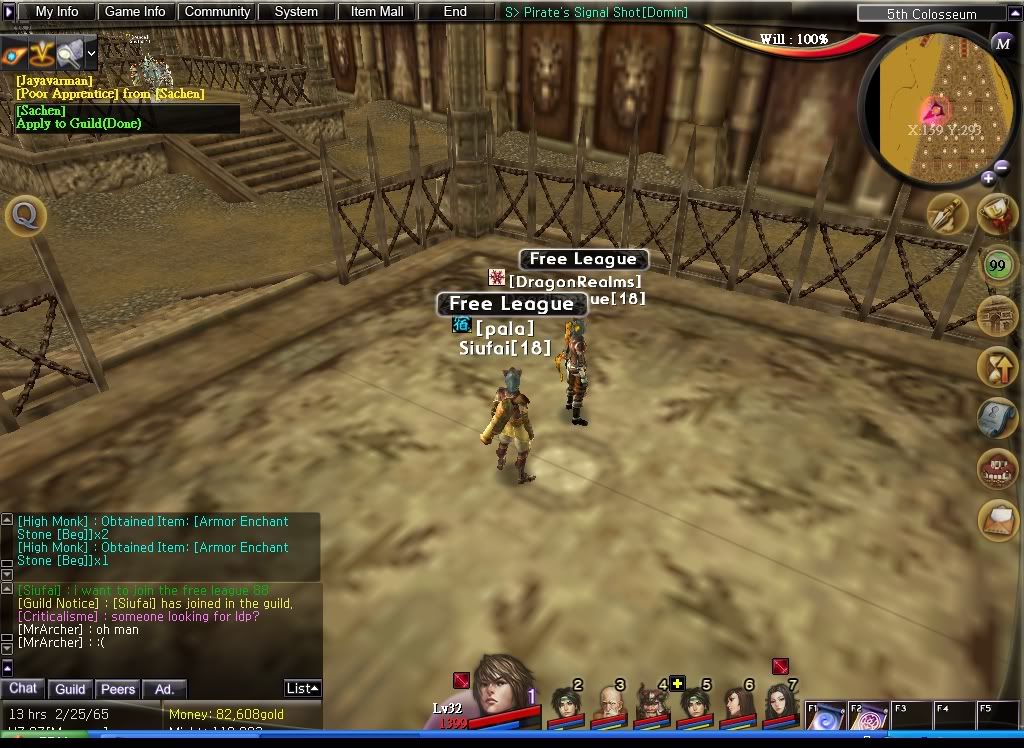Switch to the Guild chat tab

pyautogui.click(x=70, y=689)
